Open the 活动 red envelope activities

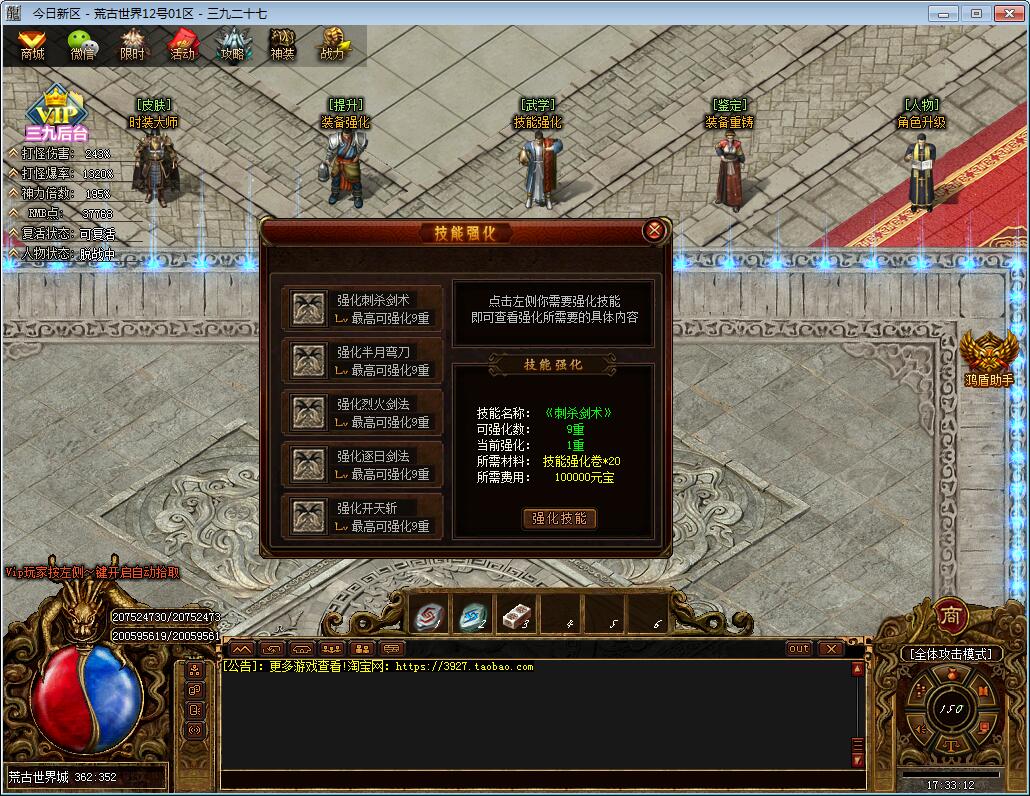[x=182, y=45]
